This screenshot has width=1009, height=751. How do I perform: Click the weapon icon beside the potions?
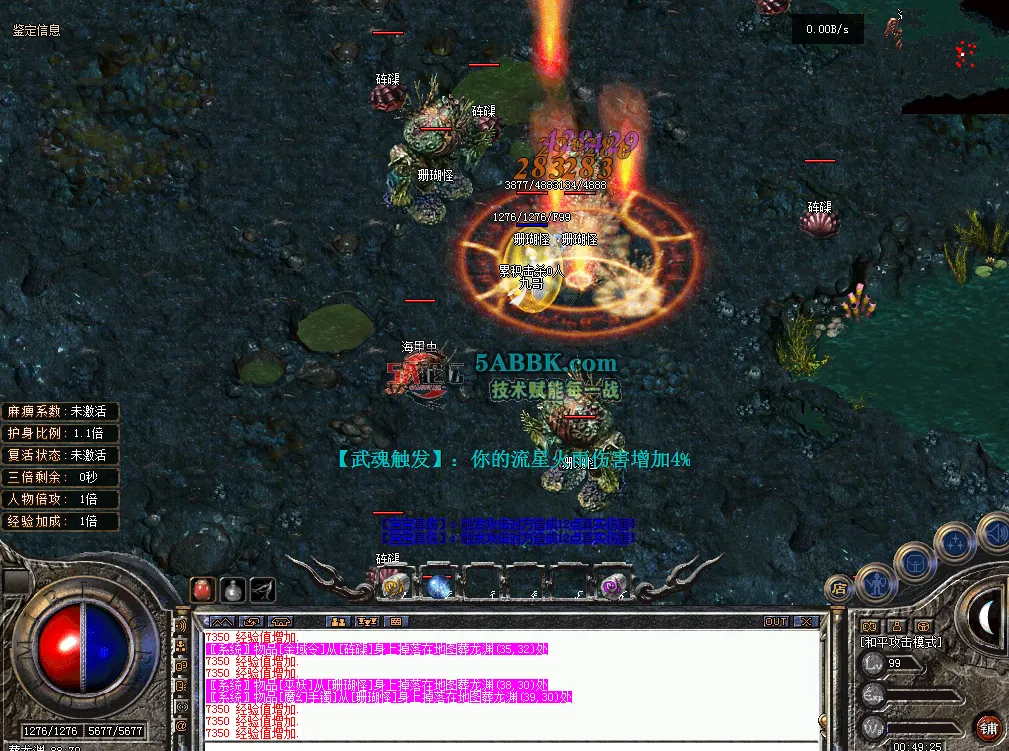tap(263, 589)
